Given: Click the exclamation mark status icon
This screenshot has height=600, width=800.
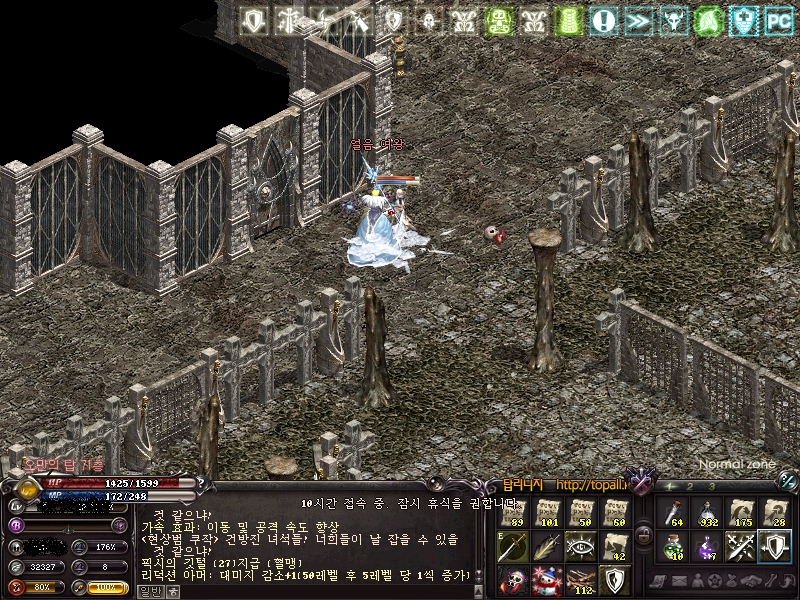Looking at the screenshot, I should (603, 19).
